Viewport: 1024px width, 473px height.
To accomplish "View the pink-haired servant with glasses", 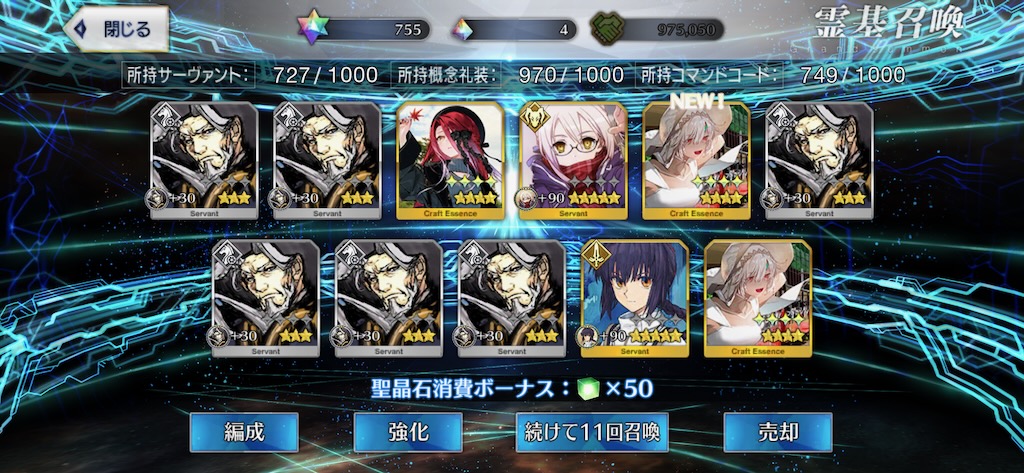I will 573,160.
